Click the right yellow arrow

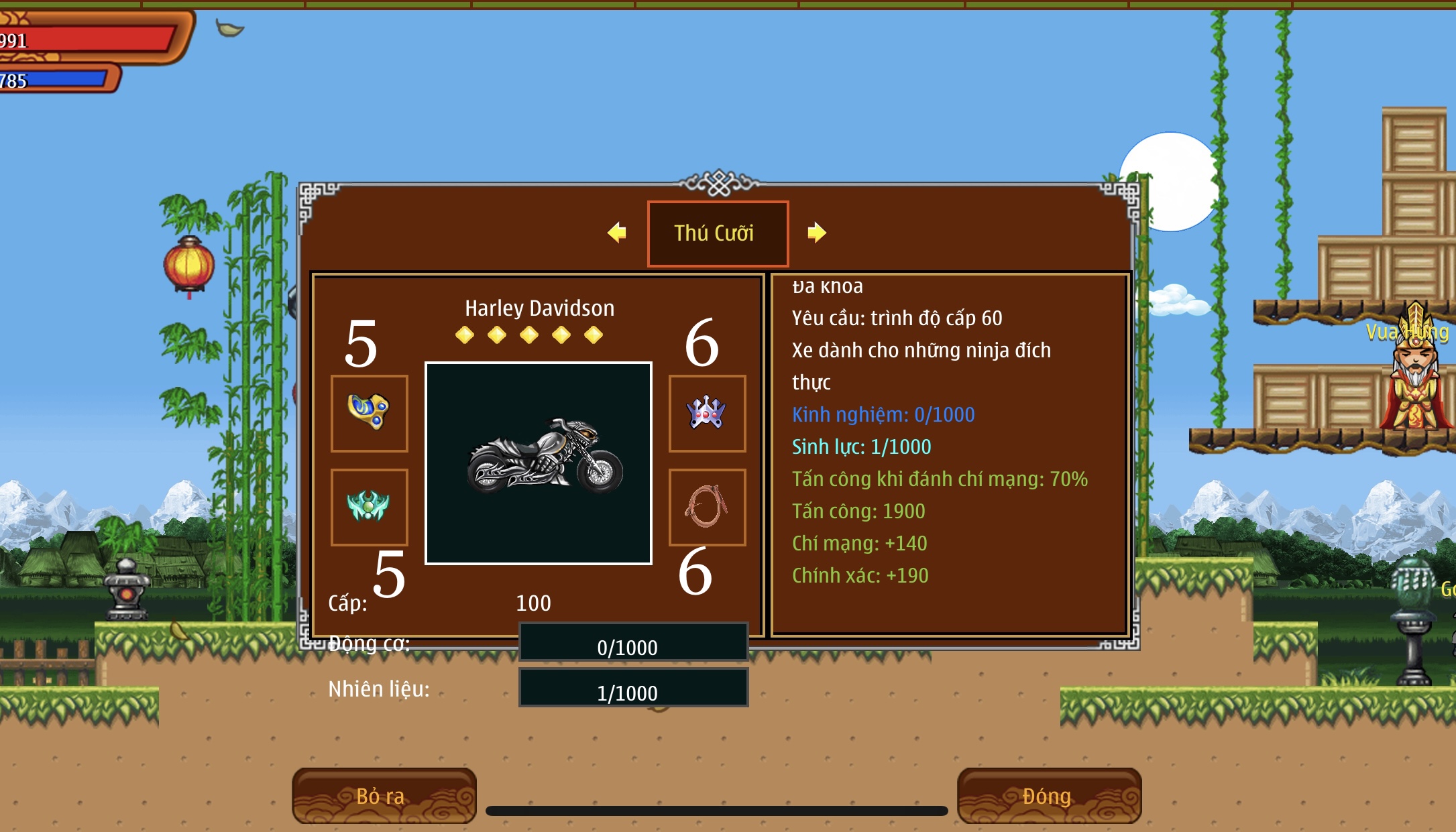(816, 233)
